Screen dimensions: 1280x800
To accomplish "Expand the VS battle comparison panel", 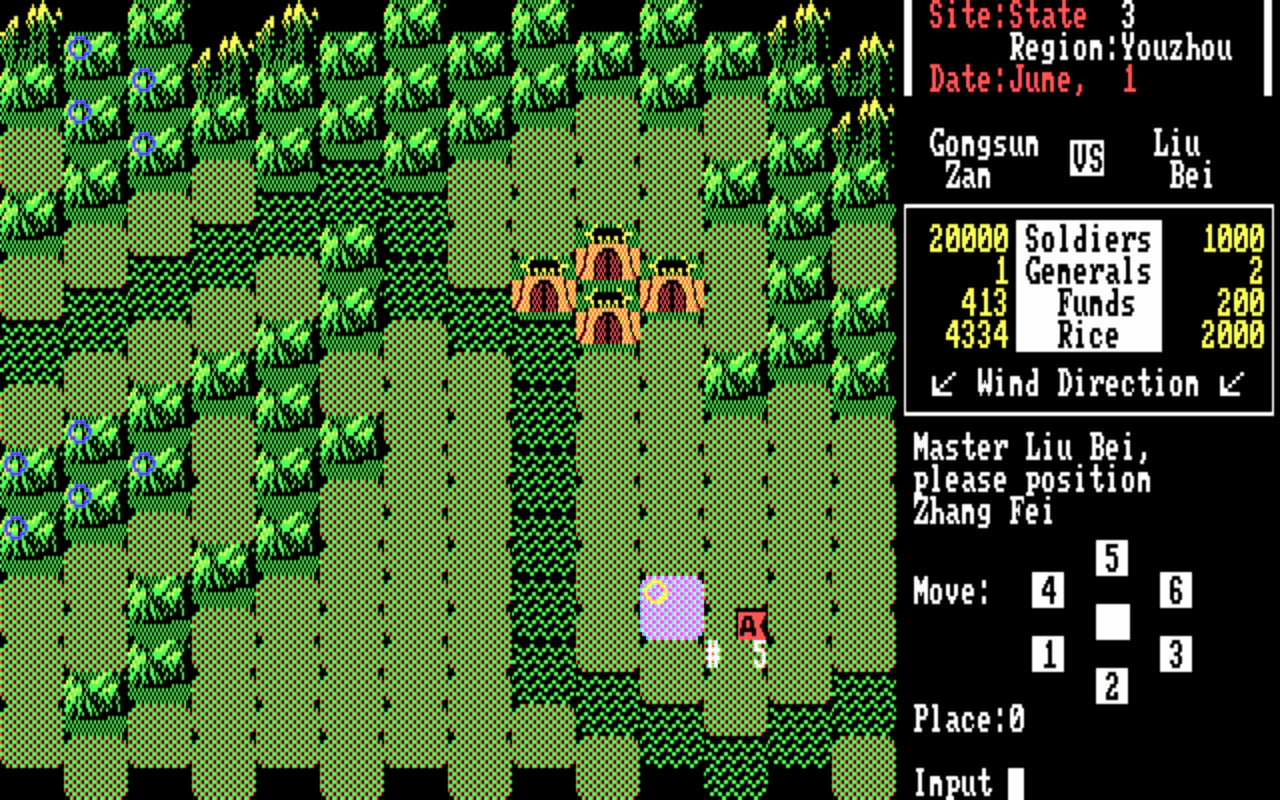I will 1086,156.
